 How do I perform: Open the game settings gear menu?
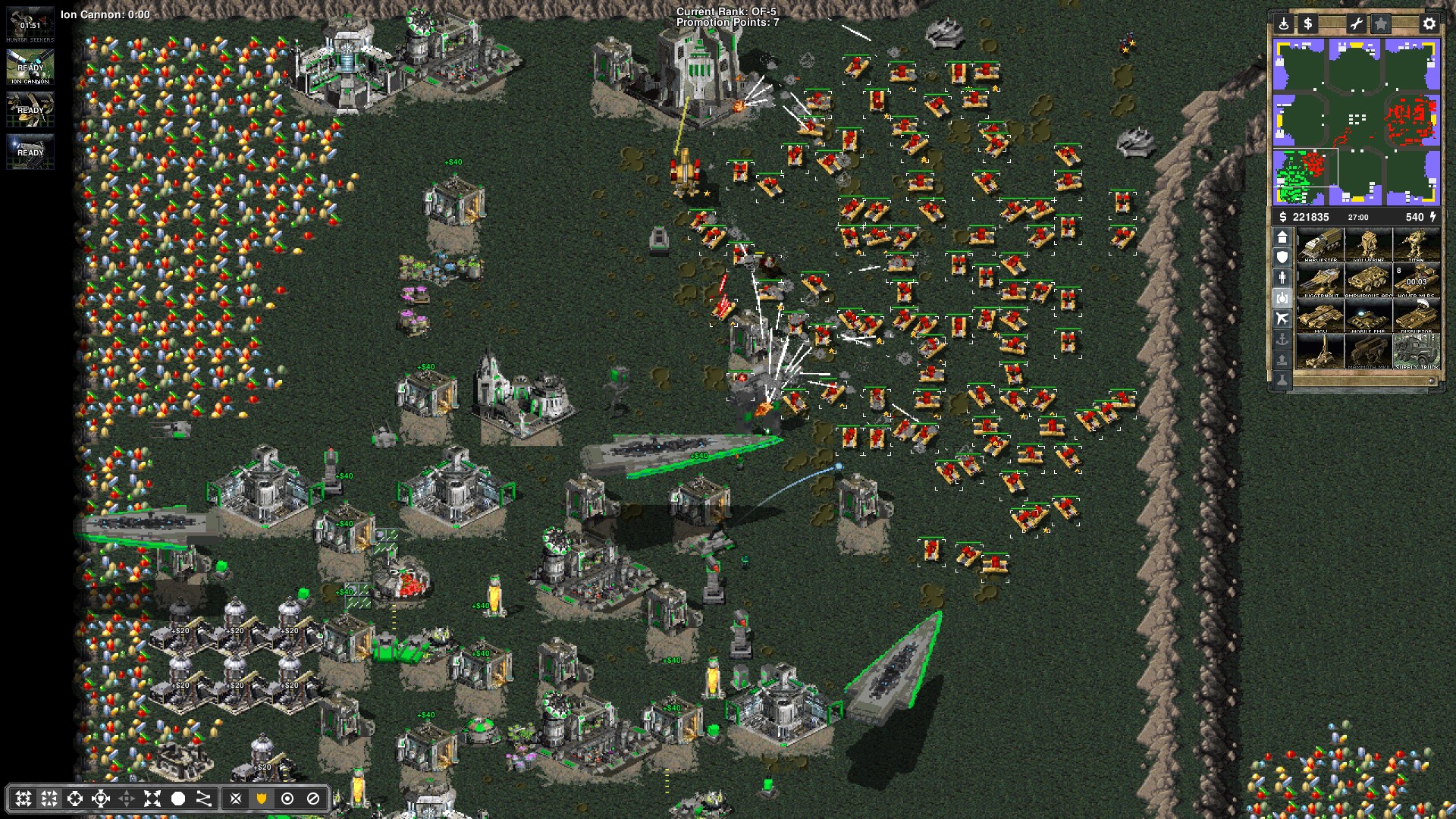pos(1429,24)
